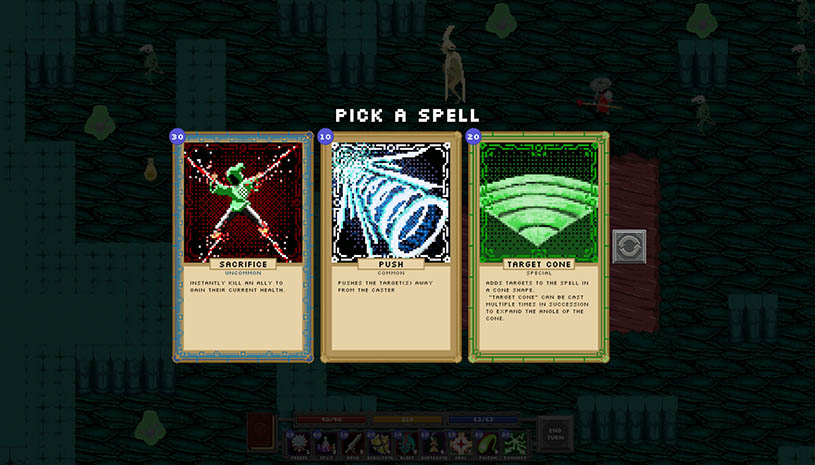Pick the Push spell card

point(391,246)
